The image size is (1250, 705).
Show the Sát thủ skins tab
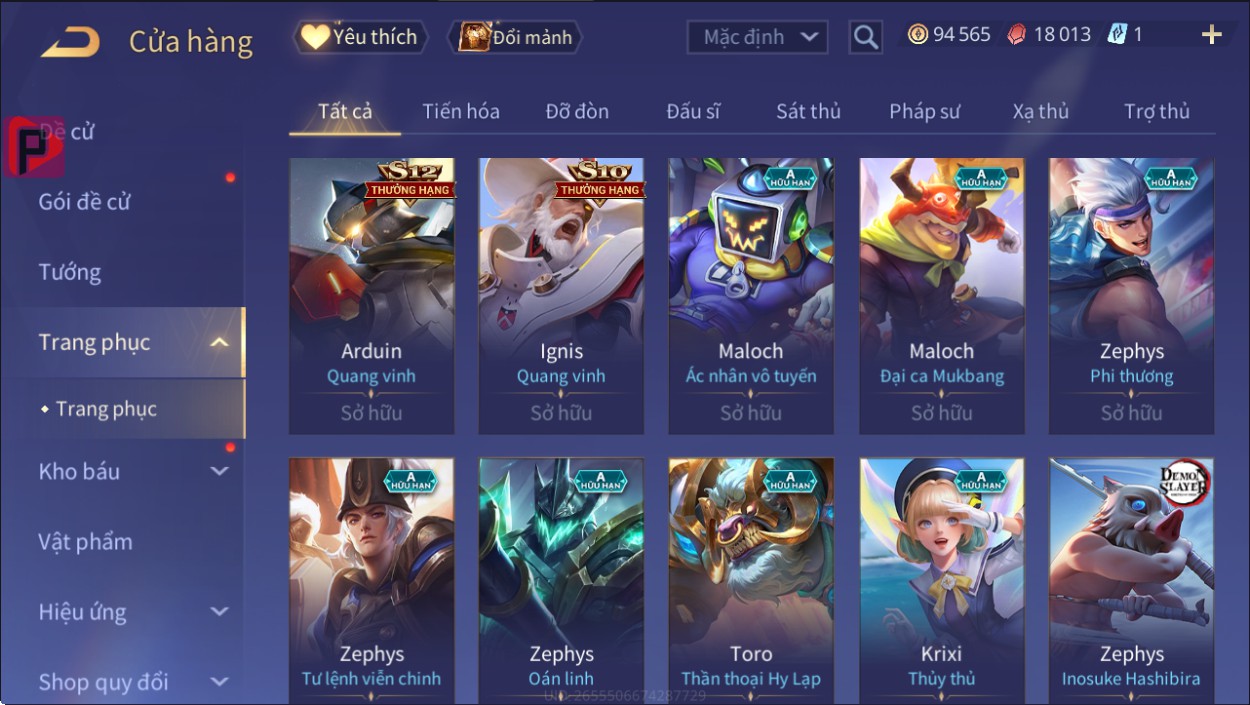click(808, 111)
